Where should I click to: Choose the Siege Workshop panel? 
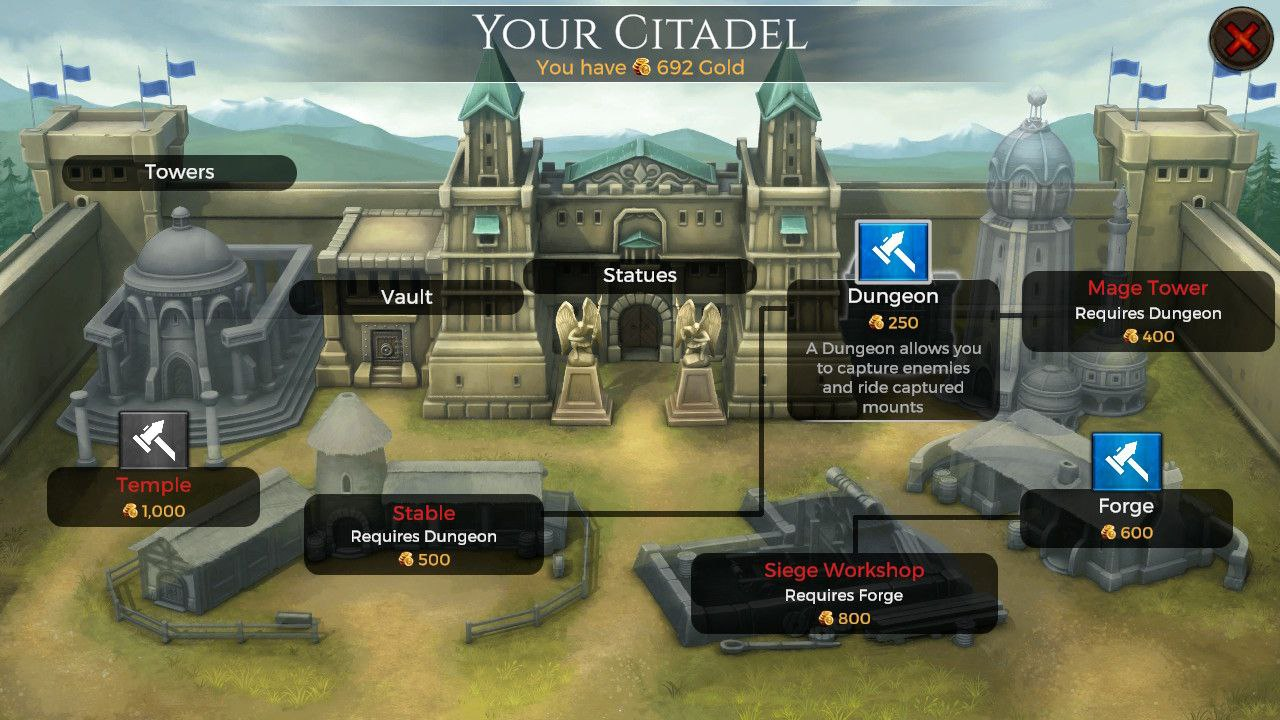(x=844, y=594)
